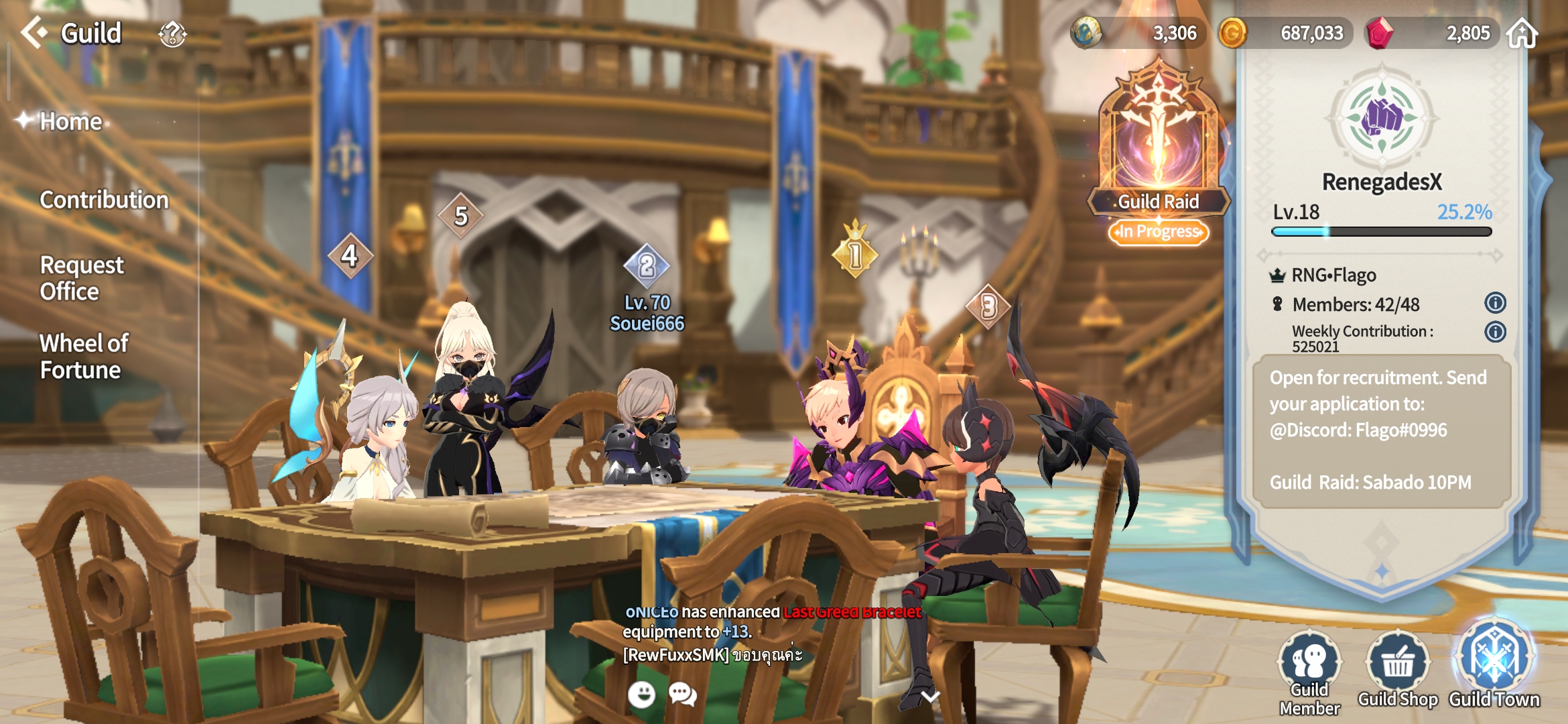
Task: Show info for Weekly Contribution
Action: (1495, 332)
